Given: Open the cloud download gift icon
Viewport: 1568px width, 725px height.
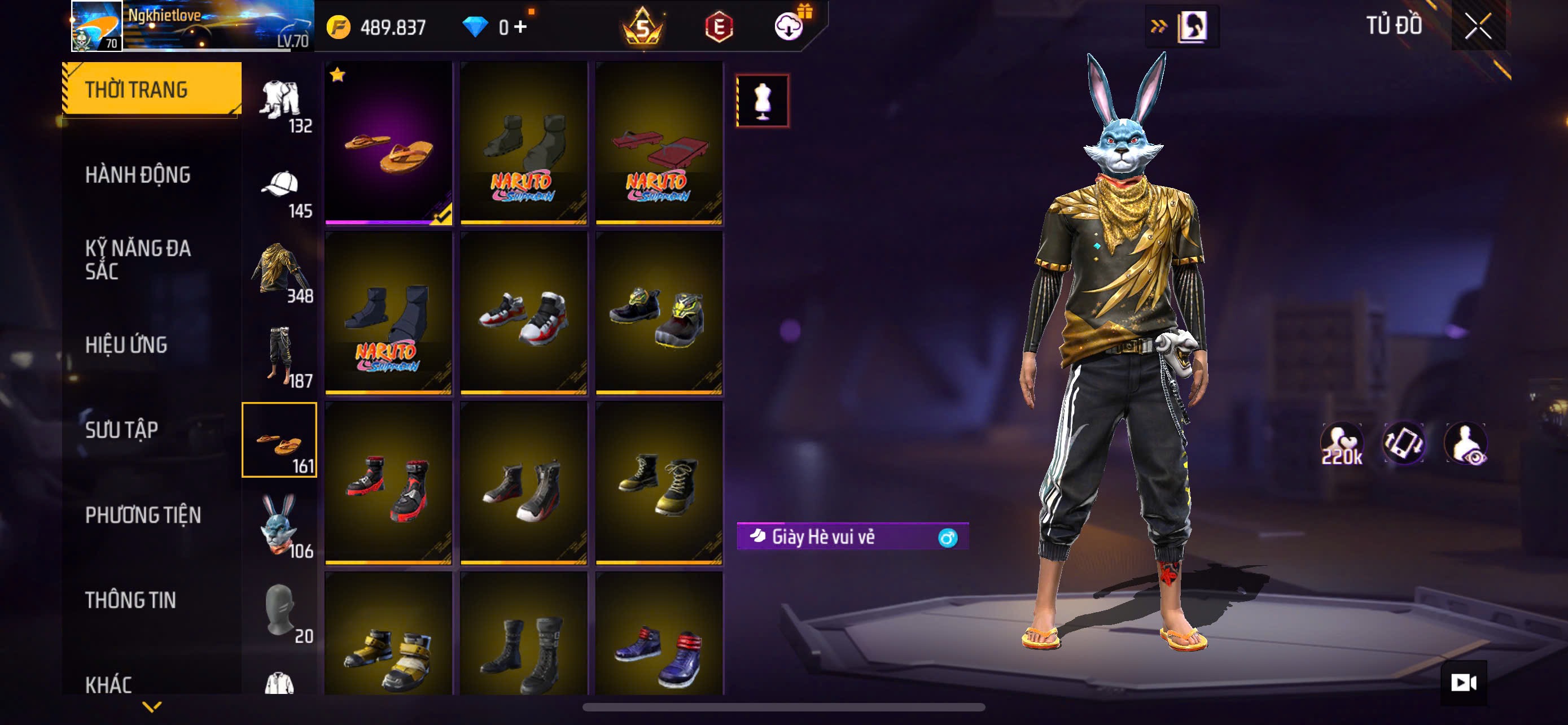Looking at the screenshot, I should coord(790,27).
